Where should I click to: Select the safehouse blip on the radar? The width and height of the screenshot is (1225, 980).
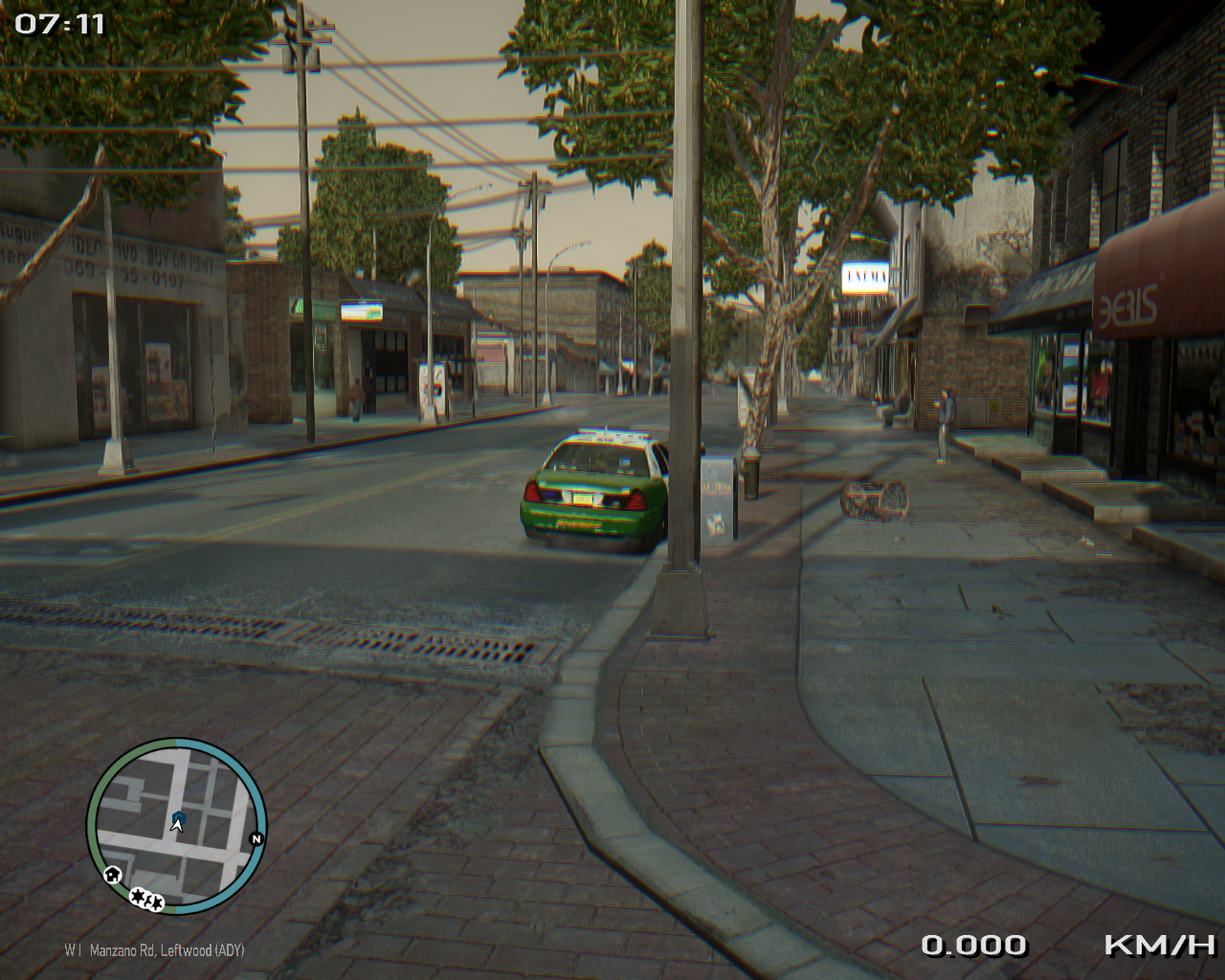[113, 873]
